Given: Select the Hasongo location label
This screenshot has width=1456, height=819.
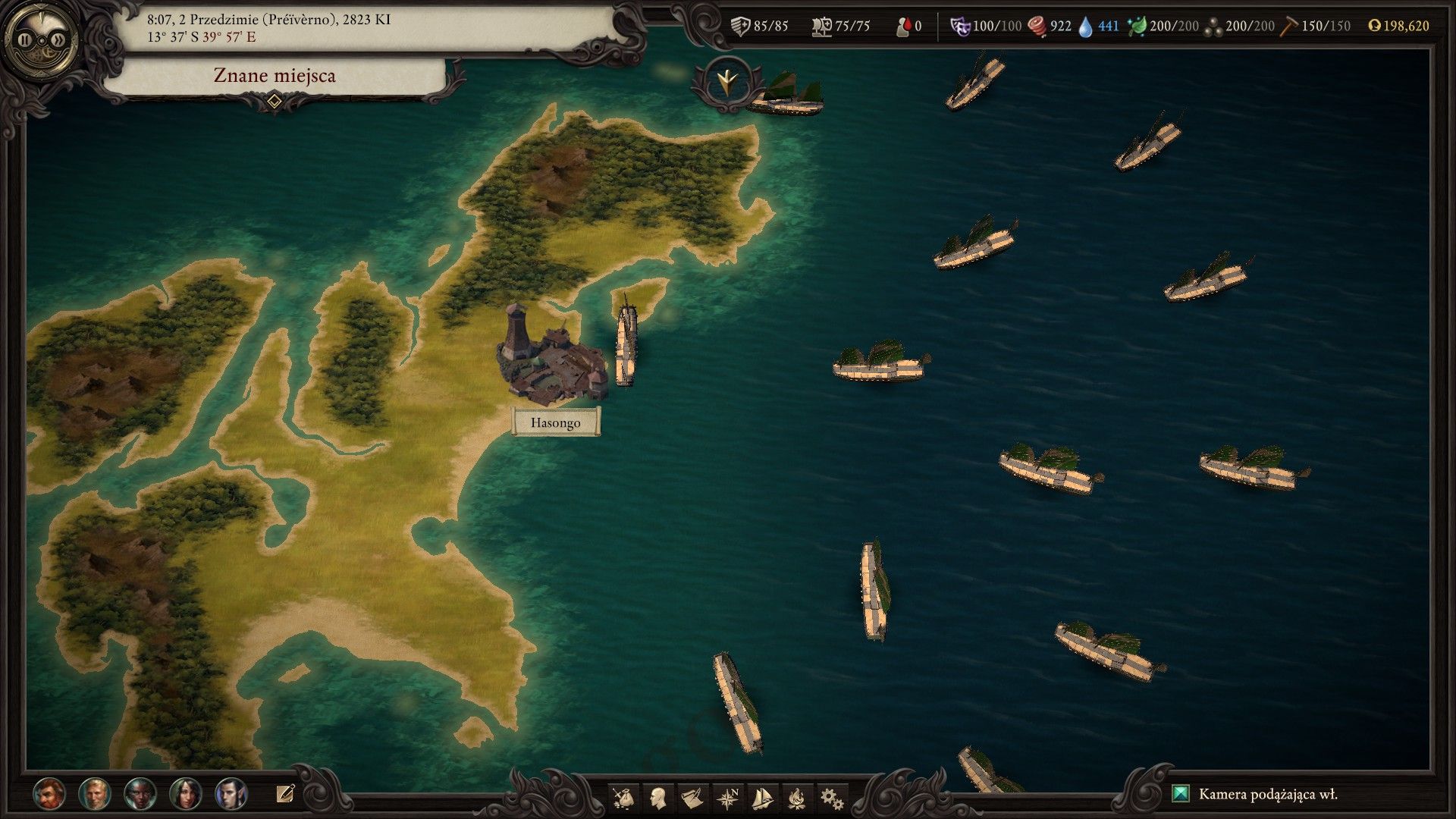Looking at the screenshot, I should [556, 422].
